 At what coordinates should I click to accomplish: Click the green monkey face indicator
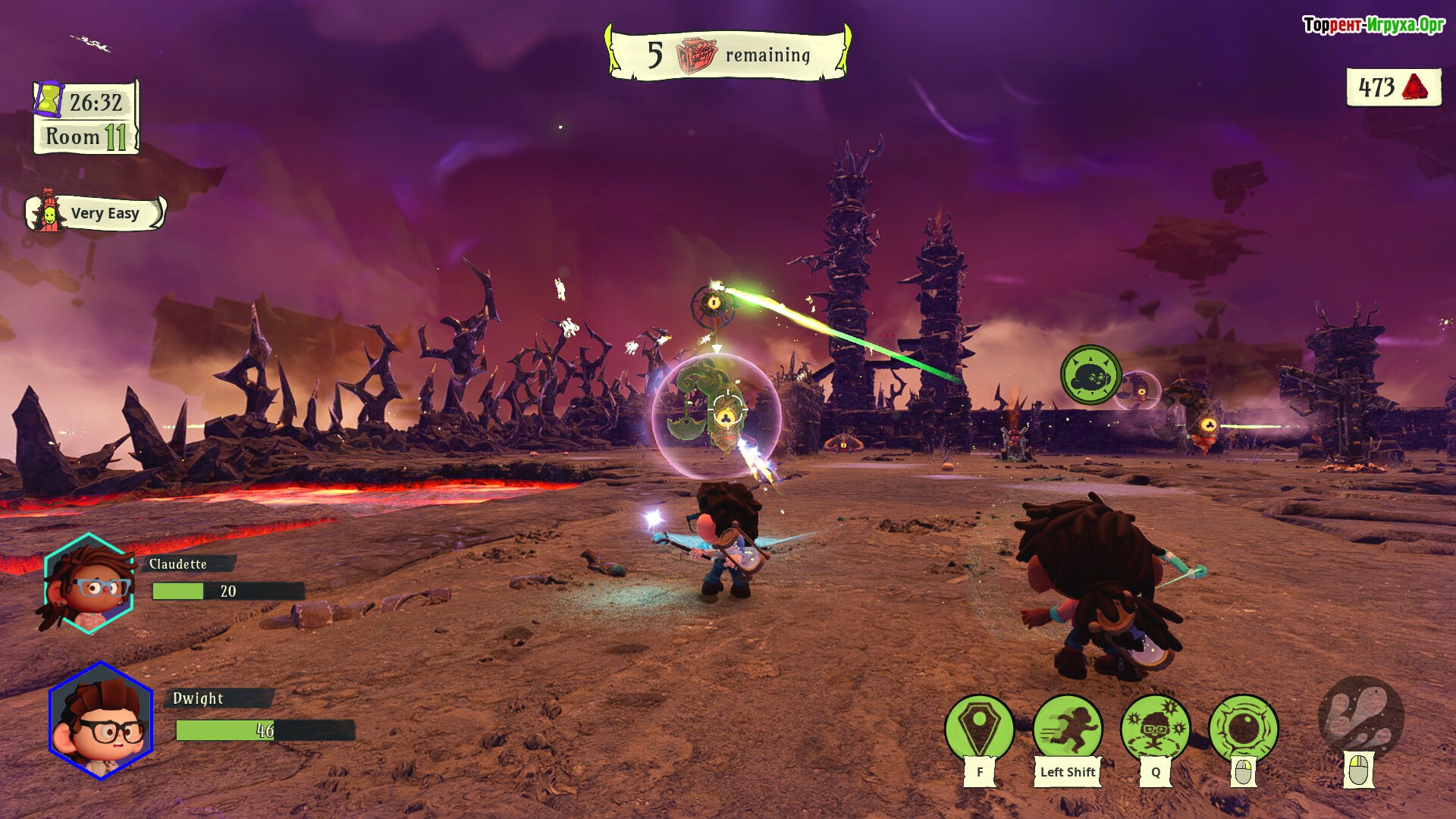1090,375
